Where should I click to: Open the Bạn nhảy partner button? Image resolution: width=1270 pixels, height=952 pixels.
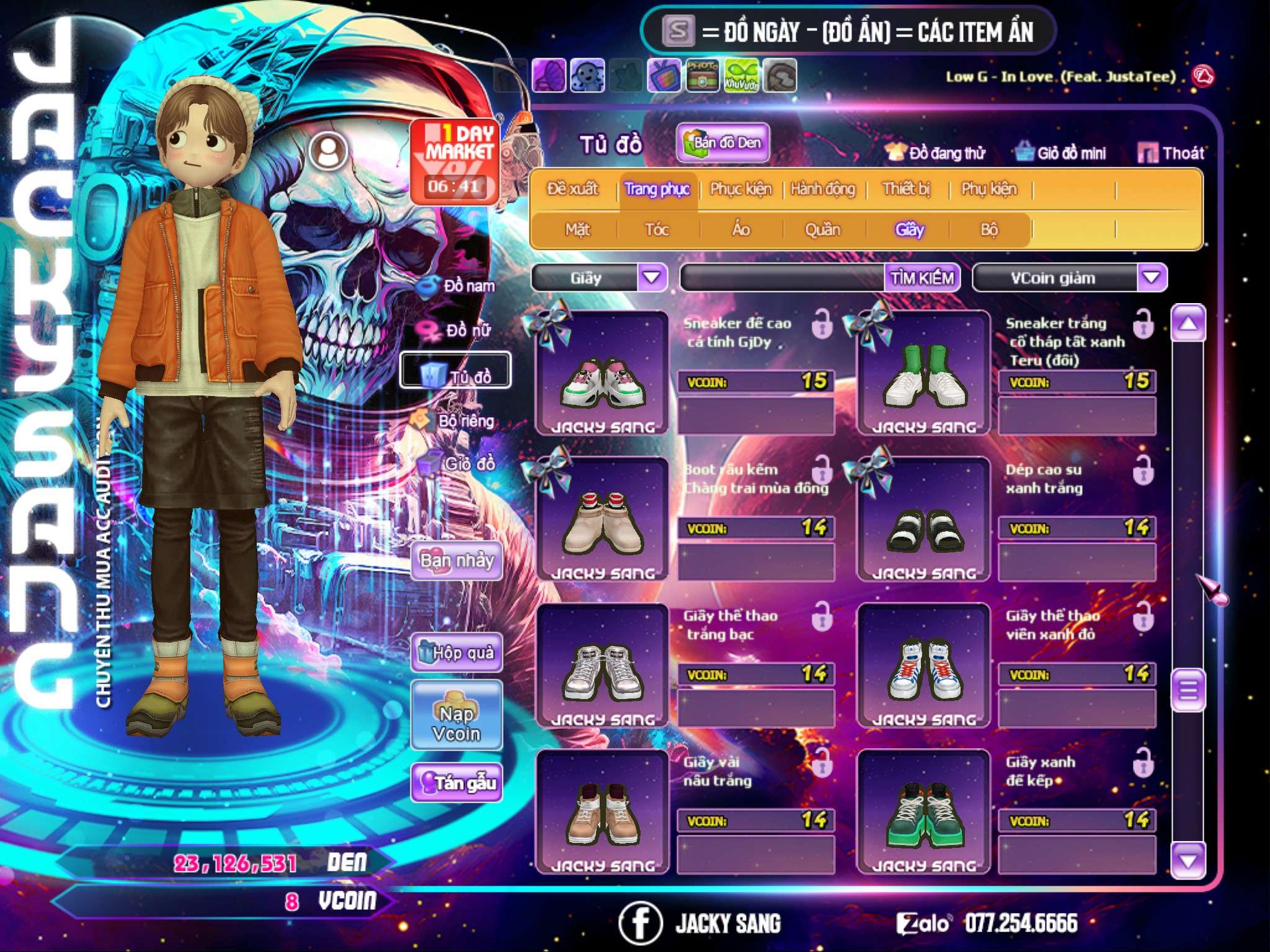tap(457, 561)
